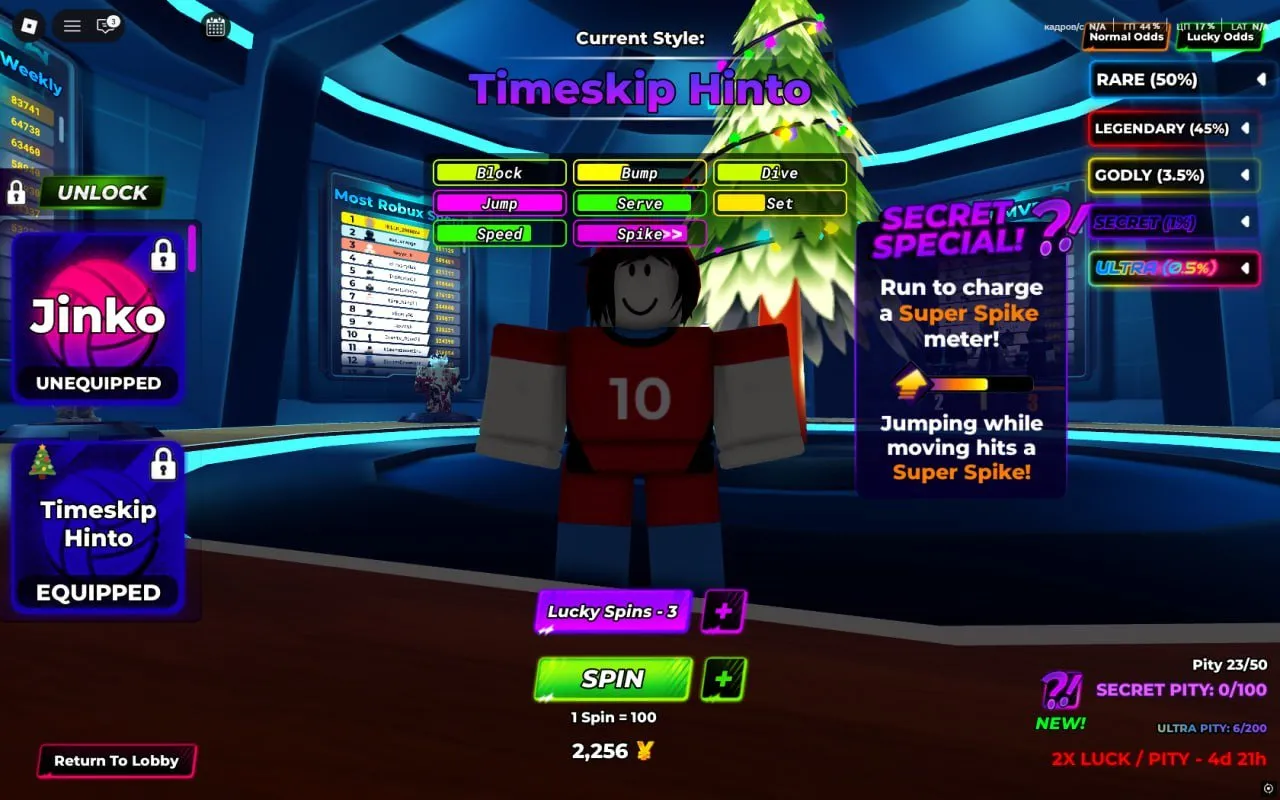The image size is (1280, 800).
Task: Click the Roblox logo icon
Action: (x=28, y=26)
